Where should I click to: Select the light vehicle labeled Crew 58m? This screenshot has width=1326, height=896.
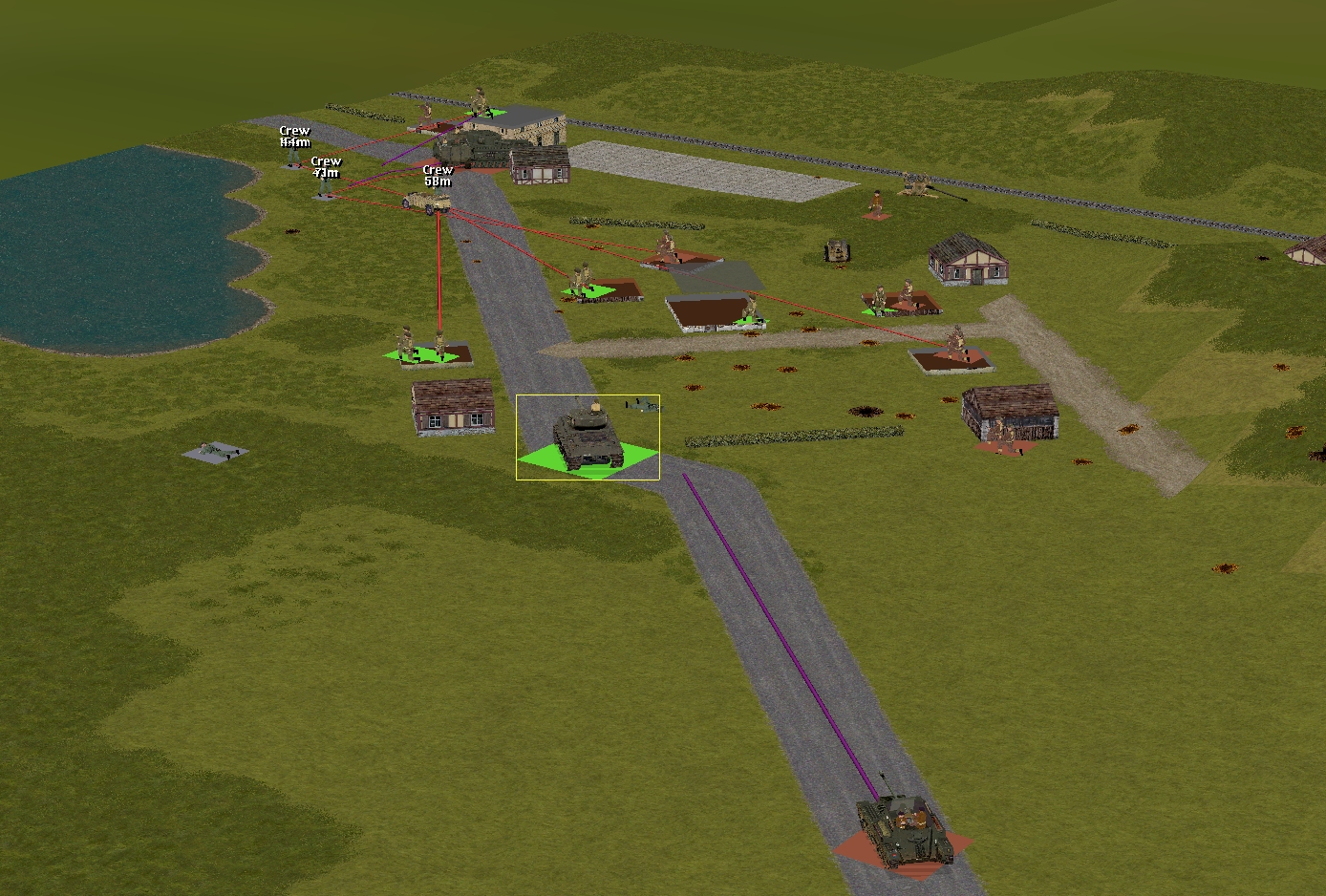427,202
